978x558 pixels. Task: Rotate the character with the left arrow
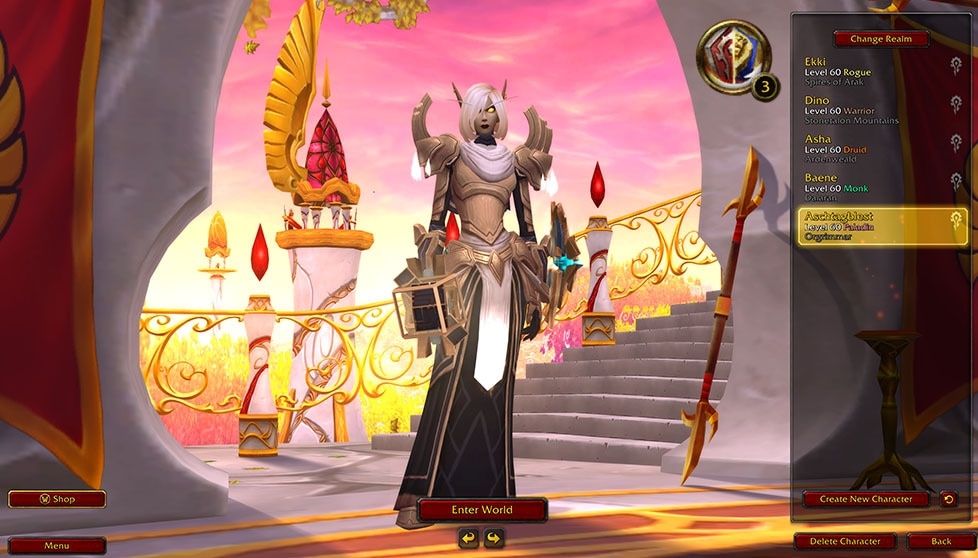469,539
